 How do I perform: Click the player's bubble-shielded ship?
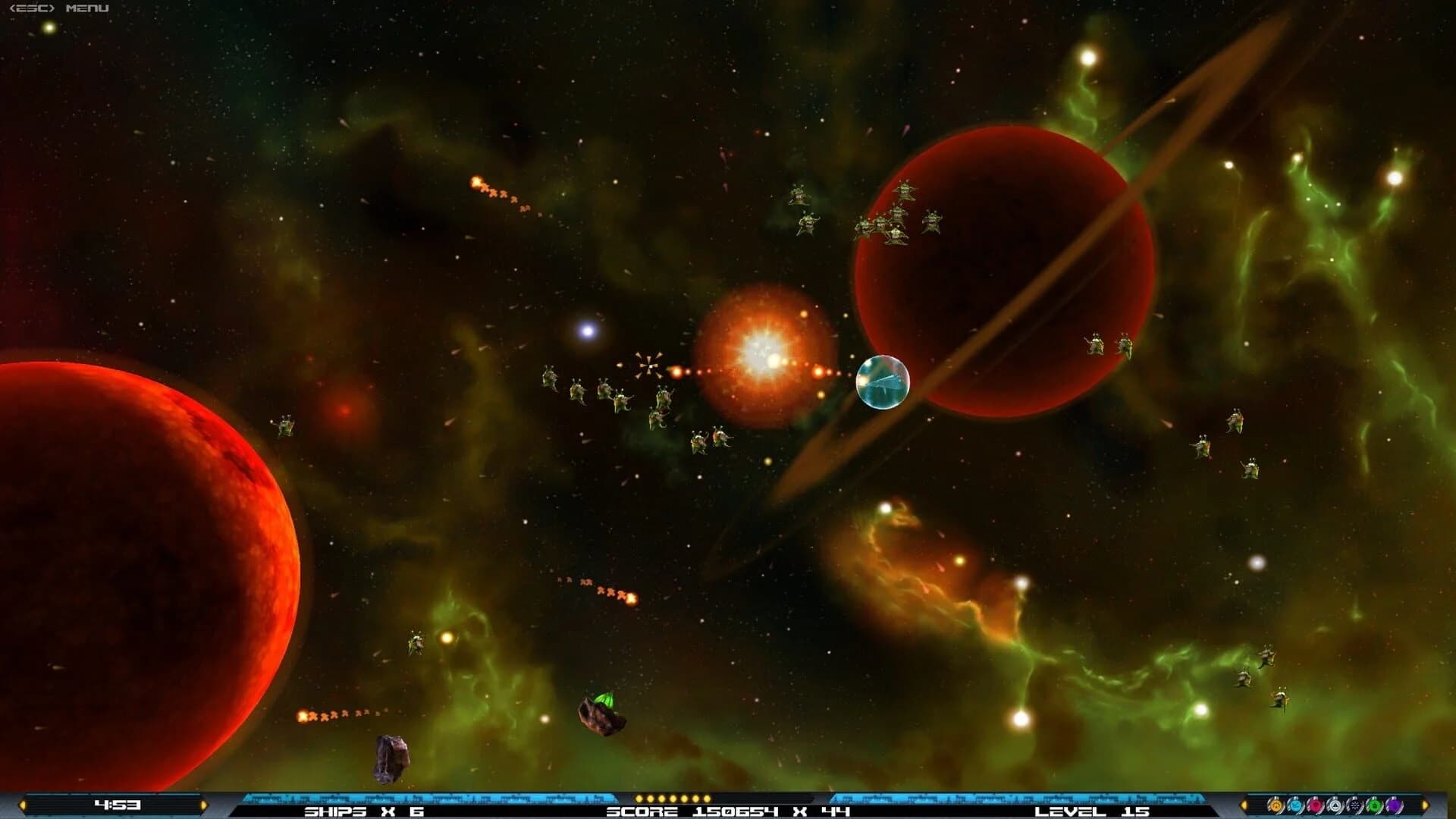pos(882,381)
